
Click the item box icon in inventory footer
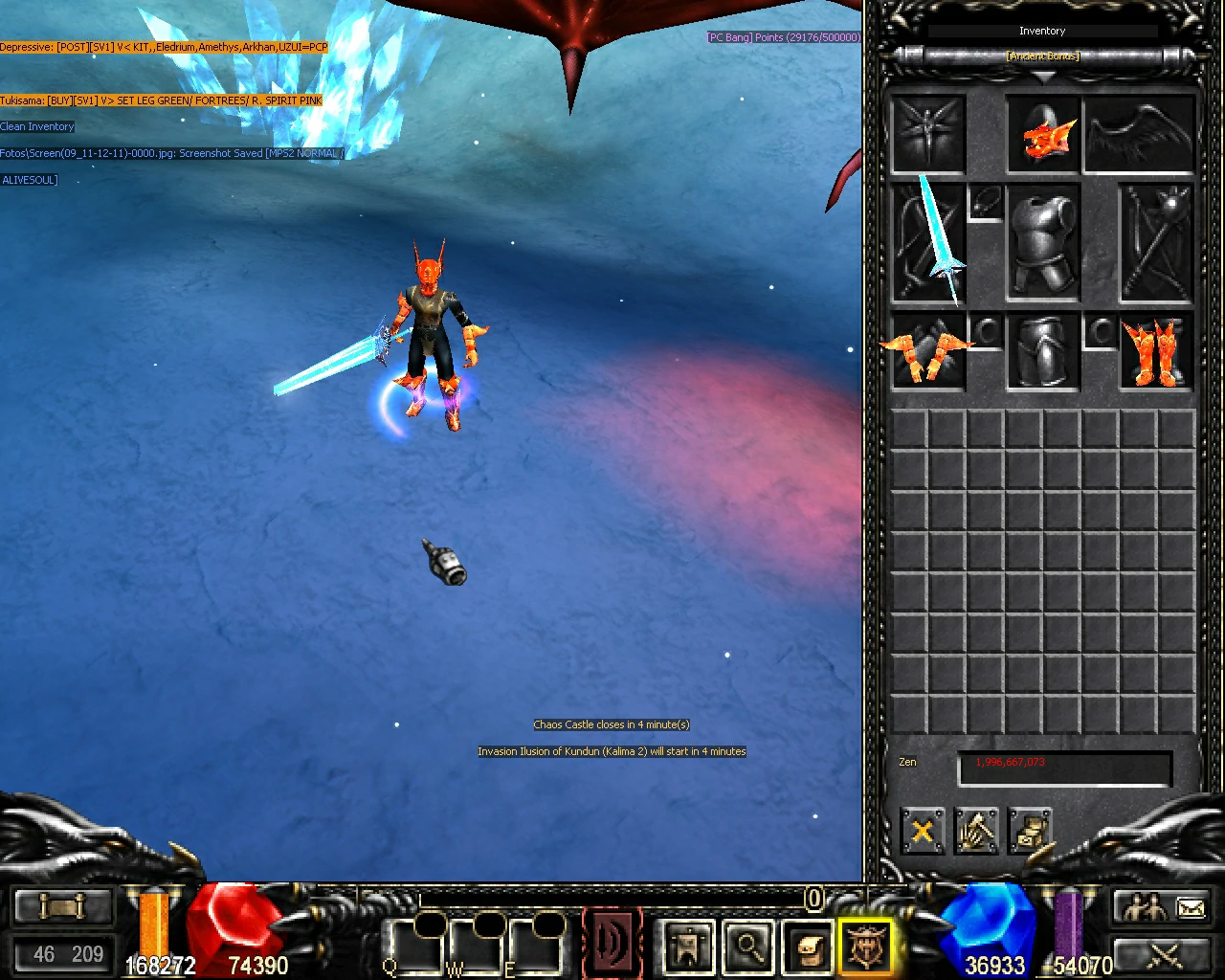pyautogui.click(x=1032, y=831)
